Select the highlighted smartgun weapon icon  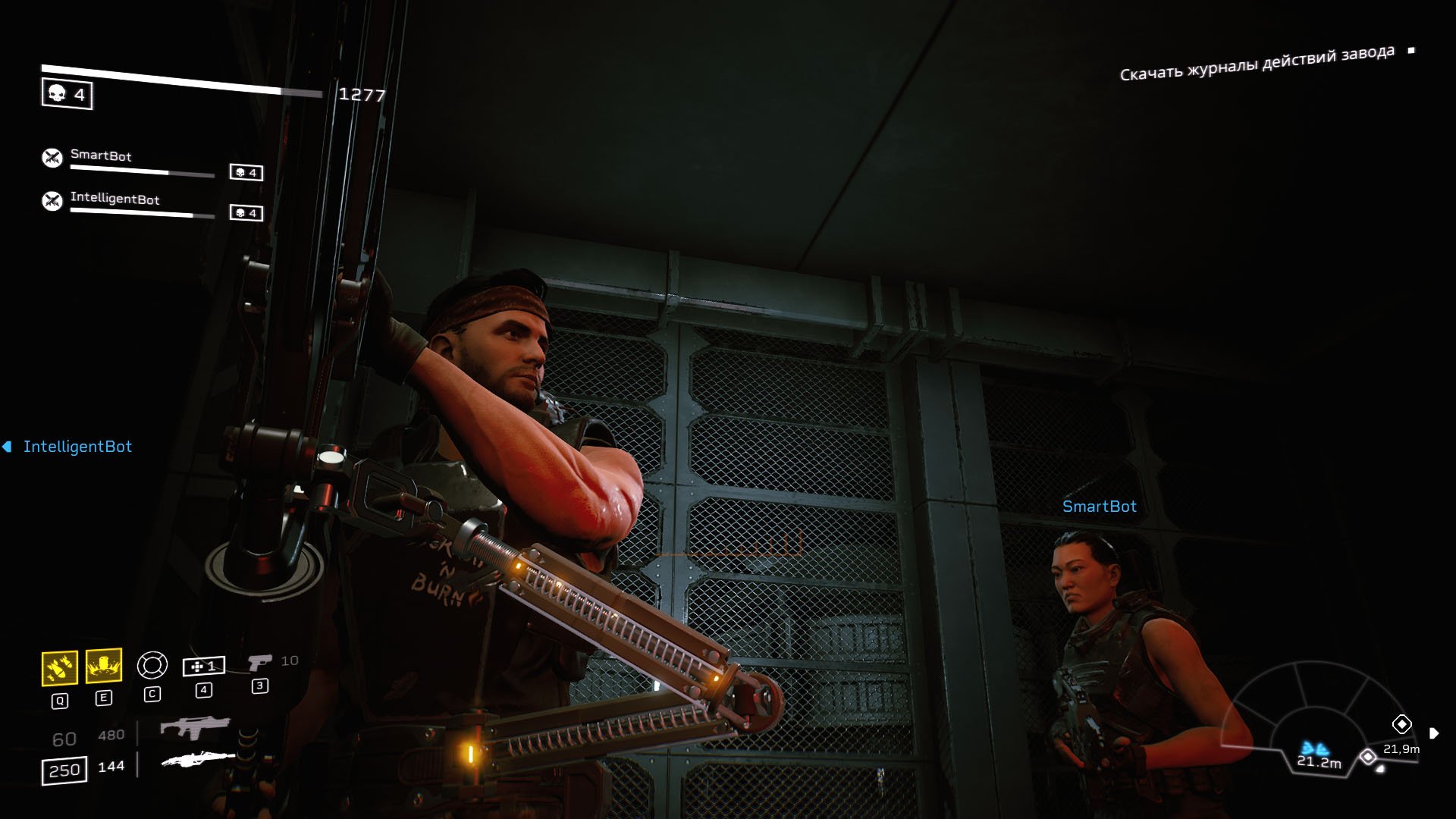[198, 759]
